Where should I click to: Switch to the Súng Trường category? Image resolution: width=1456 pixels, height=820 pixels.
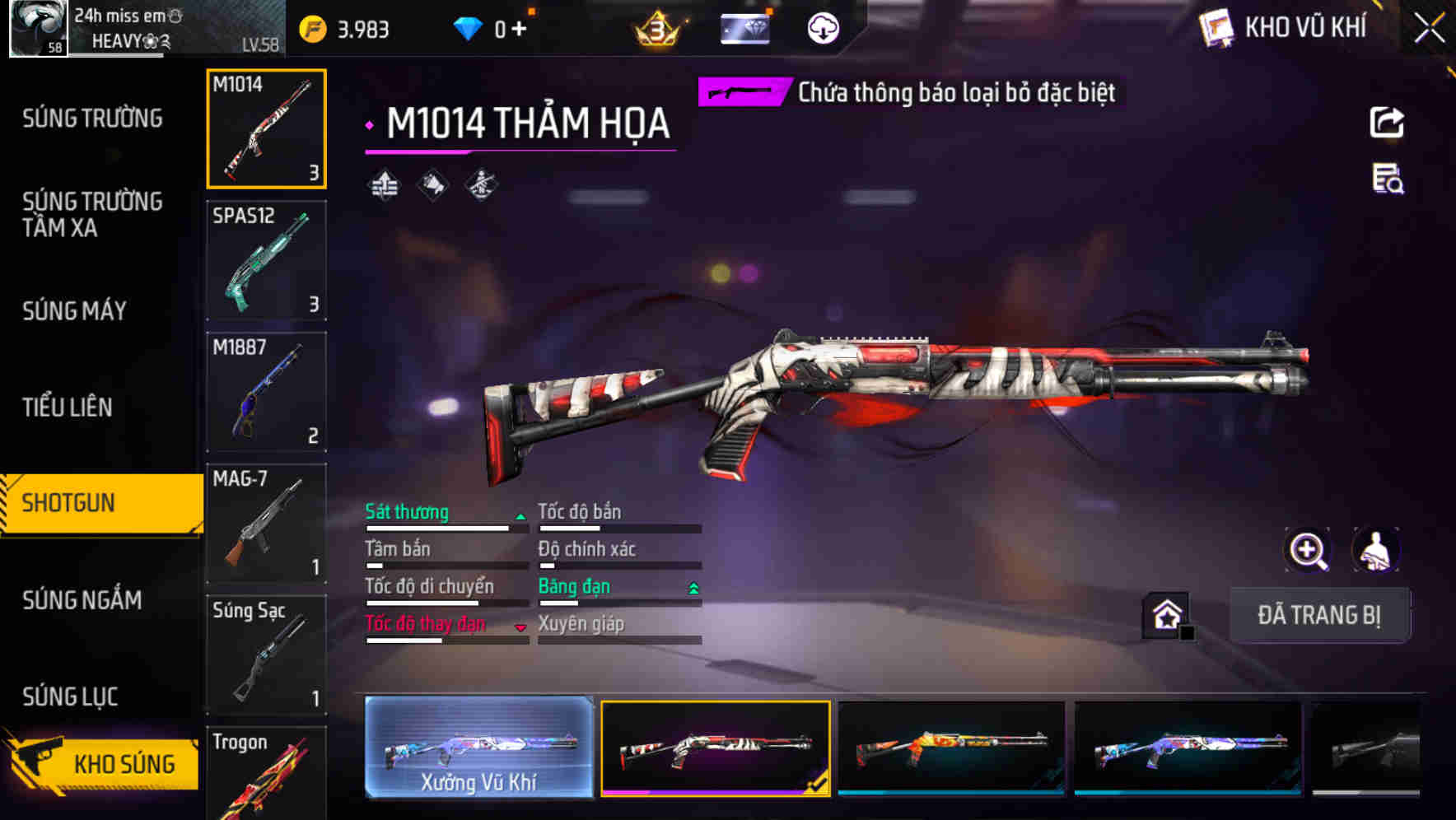coord(92,119)
